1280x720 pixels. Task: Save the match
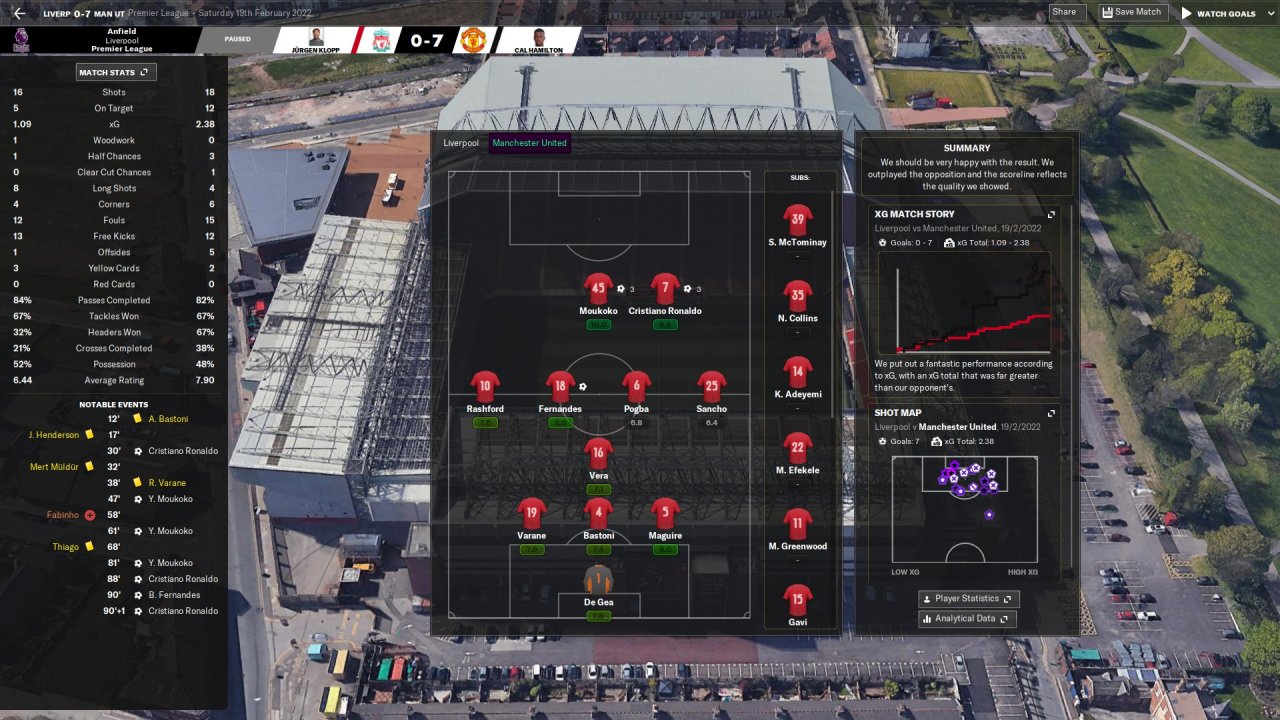click(1131, 12)
